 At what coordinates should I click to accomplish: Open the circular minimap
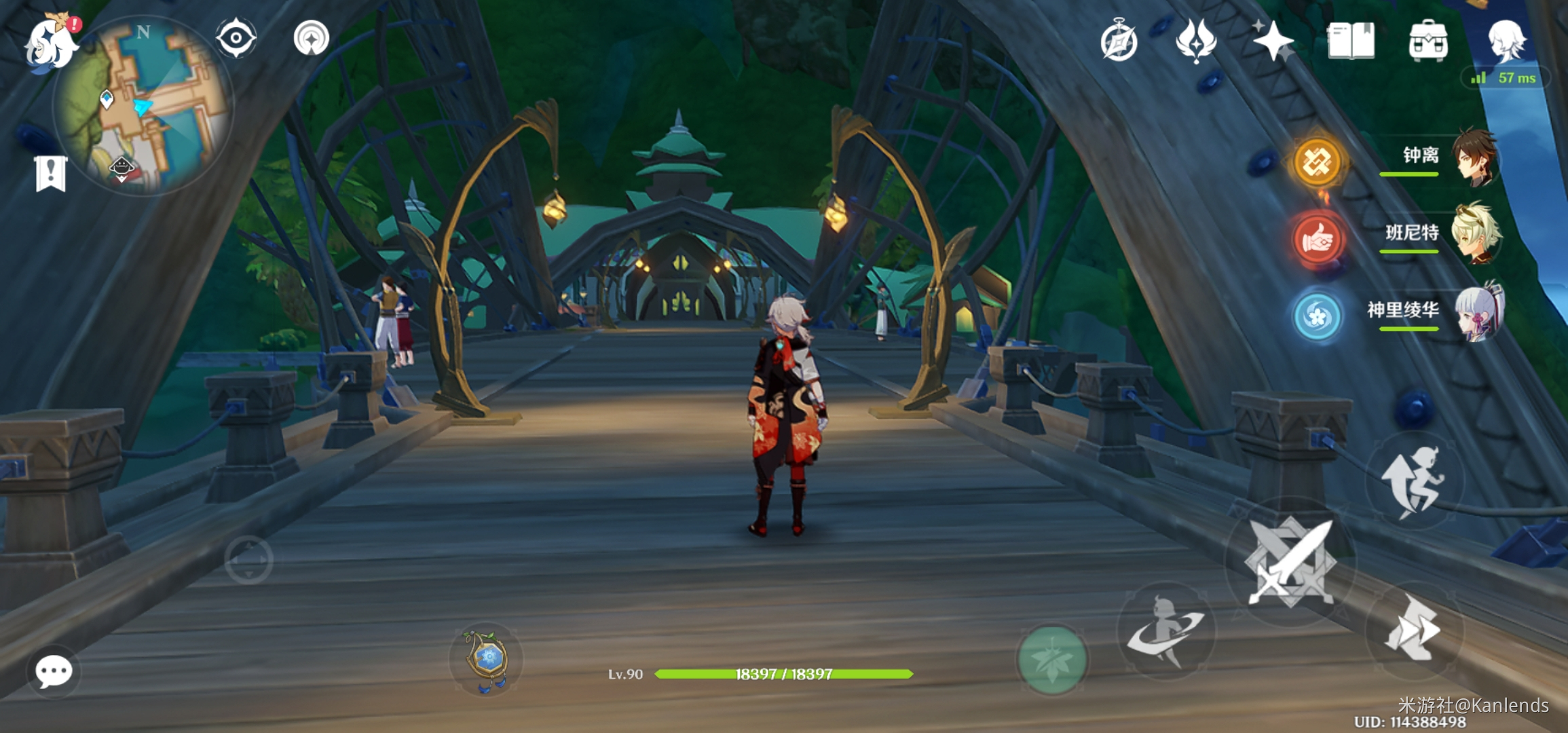[144, 107]
